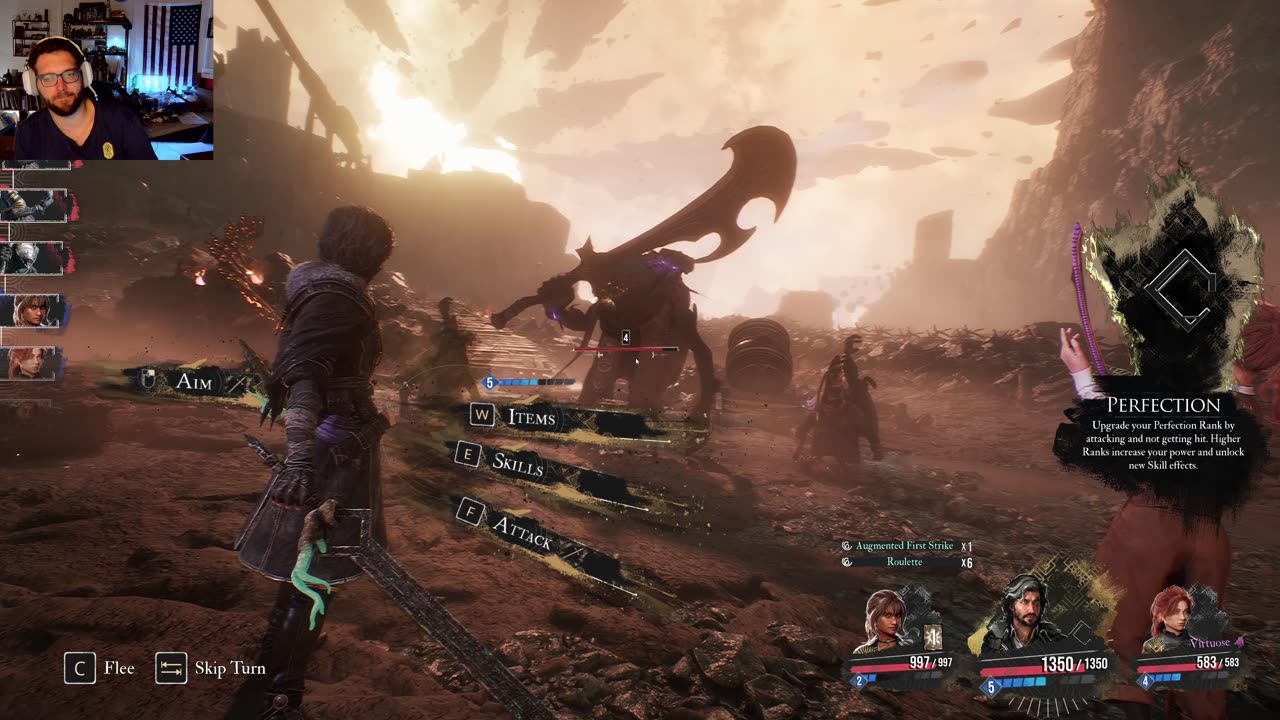Click the Augmented First Strike buff entry

pos(904,546)
